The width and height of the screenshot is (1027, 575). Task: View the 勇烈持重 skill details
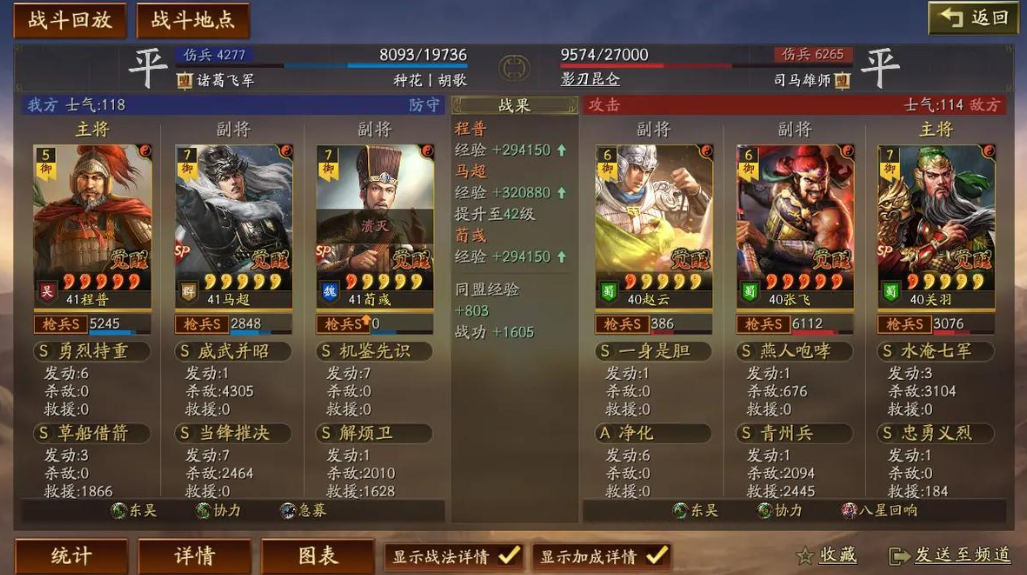92,351
